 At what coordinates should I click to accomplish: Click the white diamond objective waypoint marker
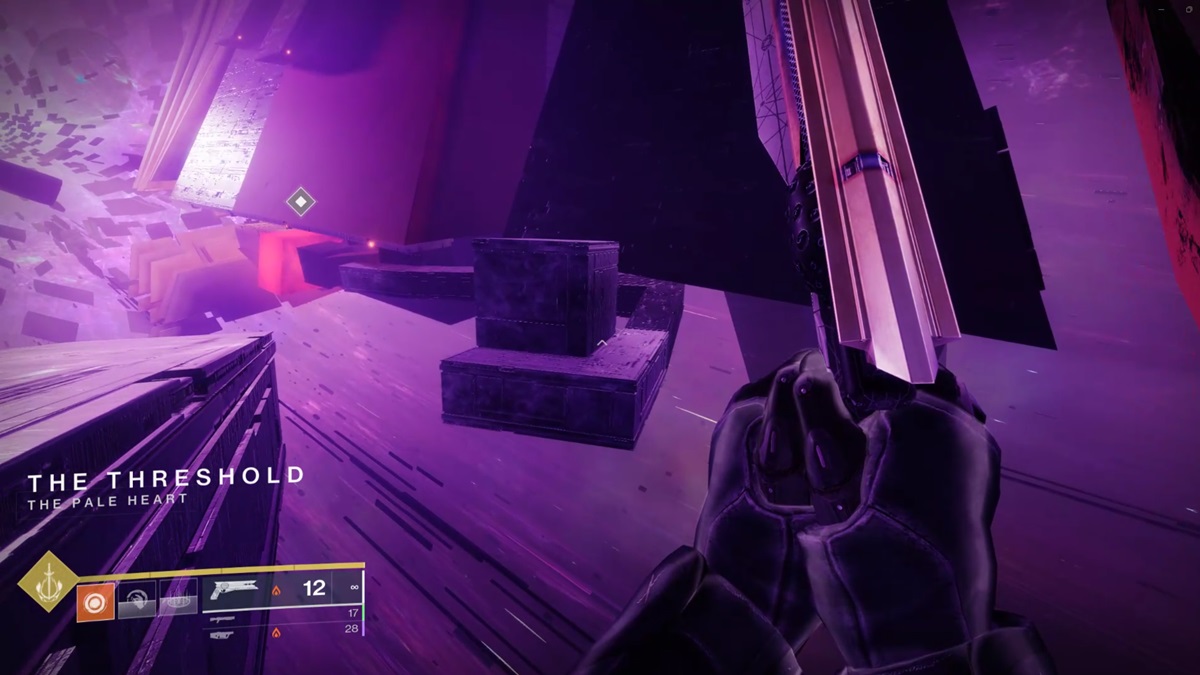300,202
